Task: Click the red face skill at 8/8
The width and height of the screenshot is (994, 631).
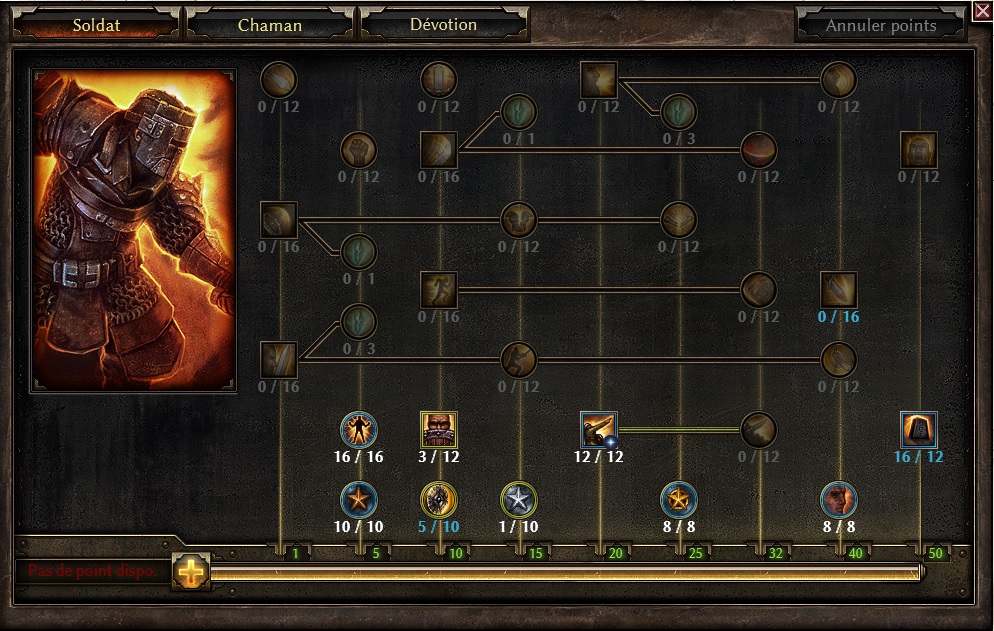Action: (x=839, y=499)
